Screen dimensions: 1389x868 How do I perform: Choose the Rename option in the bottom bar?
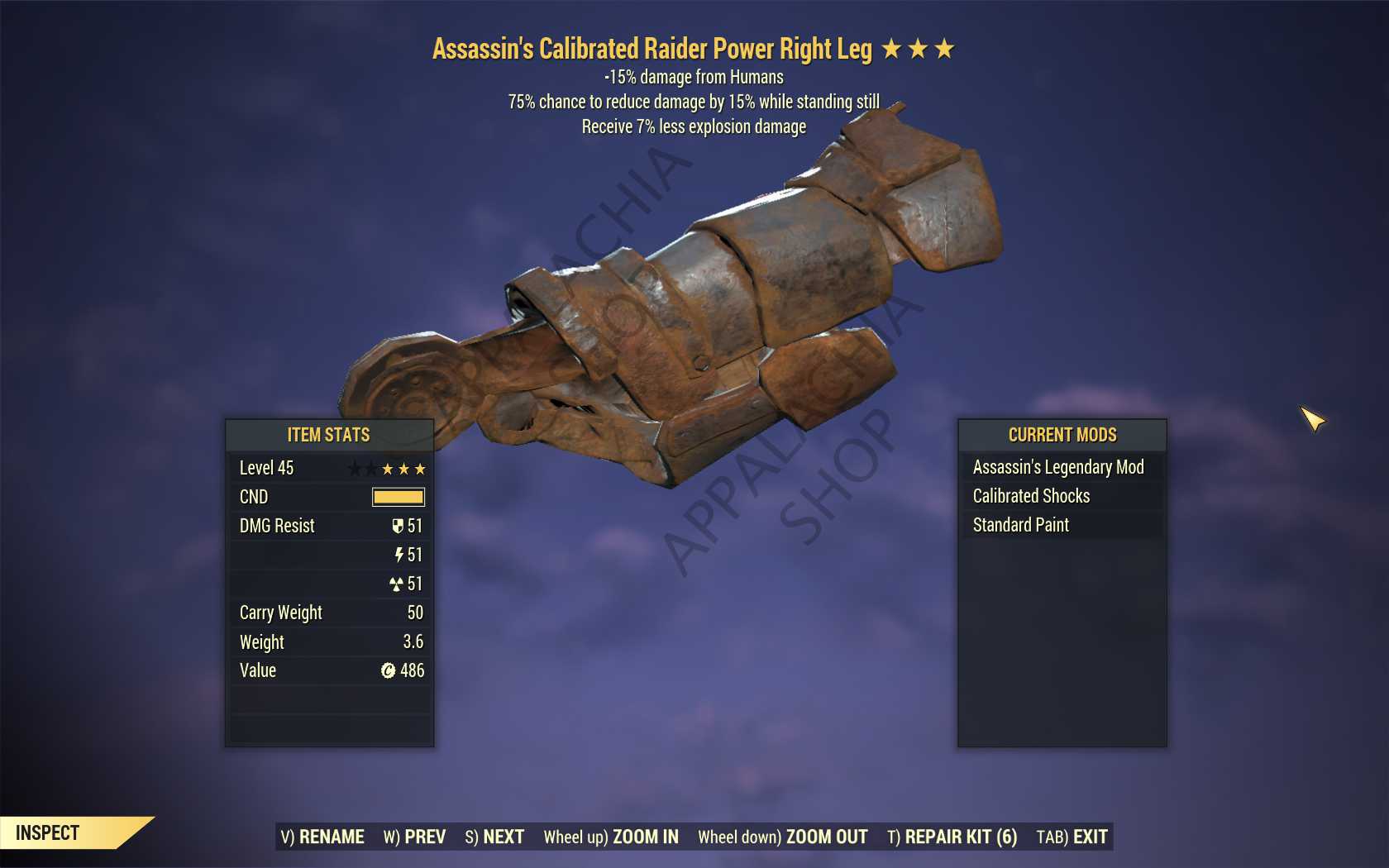coord(322,837)
